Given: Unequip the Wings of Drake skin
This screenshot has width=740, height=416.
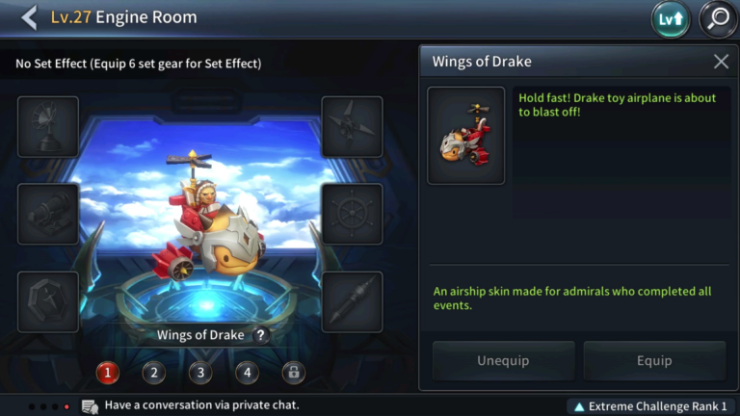Looking at the screenshot, I should tap(503, 360).
